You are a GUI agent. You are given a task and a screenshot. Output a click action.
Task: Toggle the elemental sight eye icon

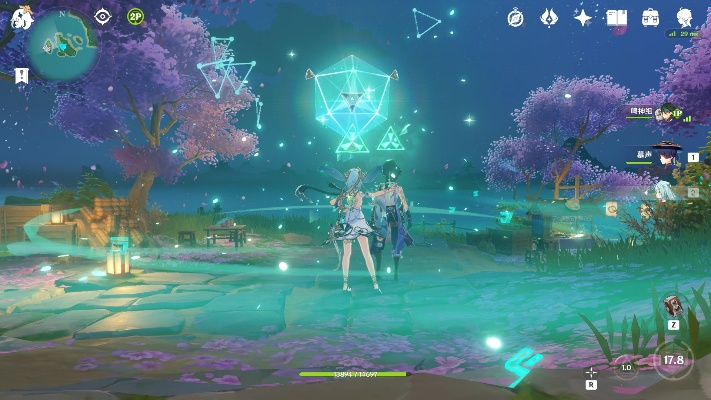click(103, 16)
